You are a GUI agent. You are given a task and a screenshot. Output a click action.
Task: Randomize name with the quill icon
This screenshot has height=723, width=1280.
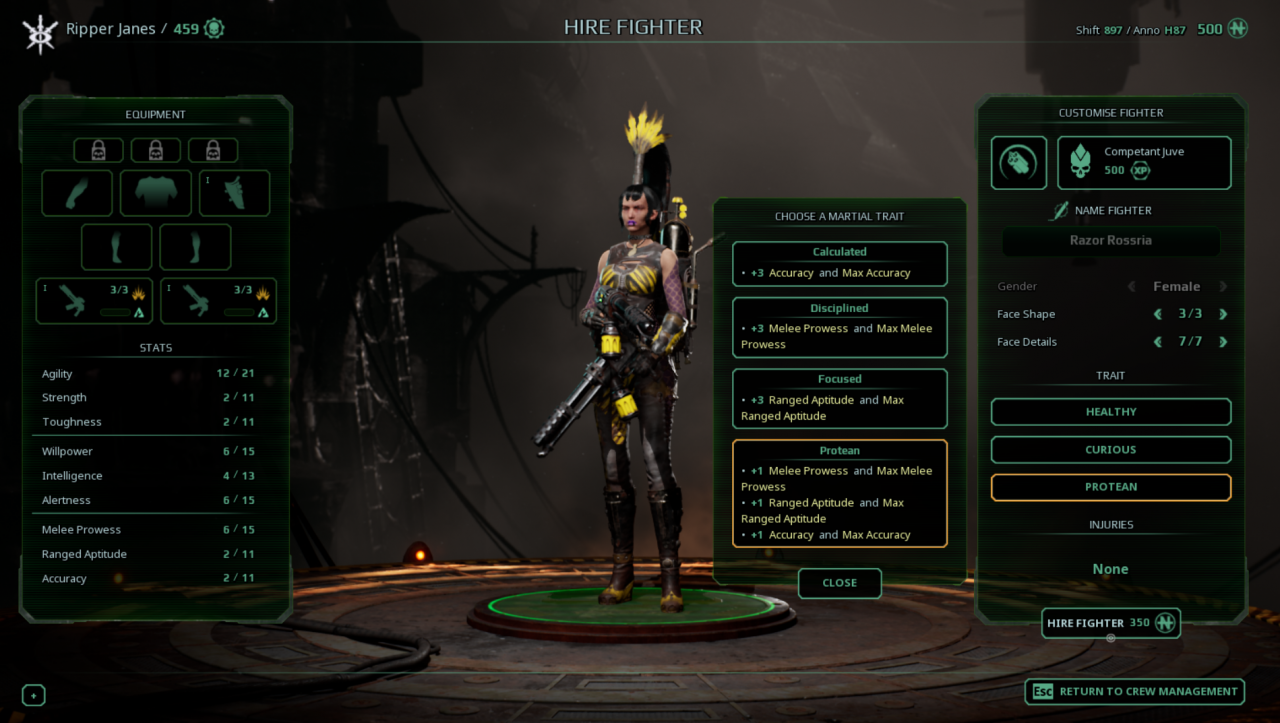[x=1058, y=211]
